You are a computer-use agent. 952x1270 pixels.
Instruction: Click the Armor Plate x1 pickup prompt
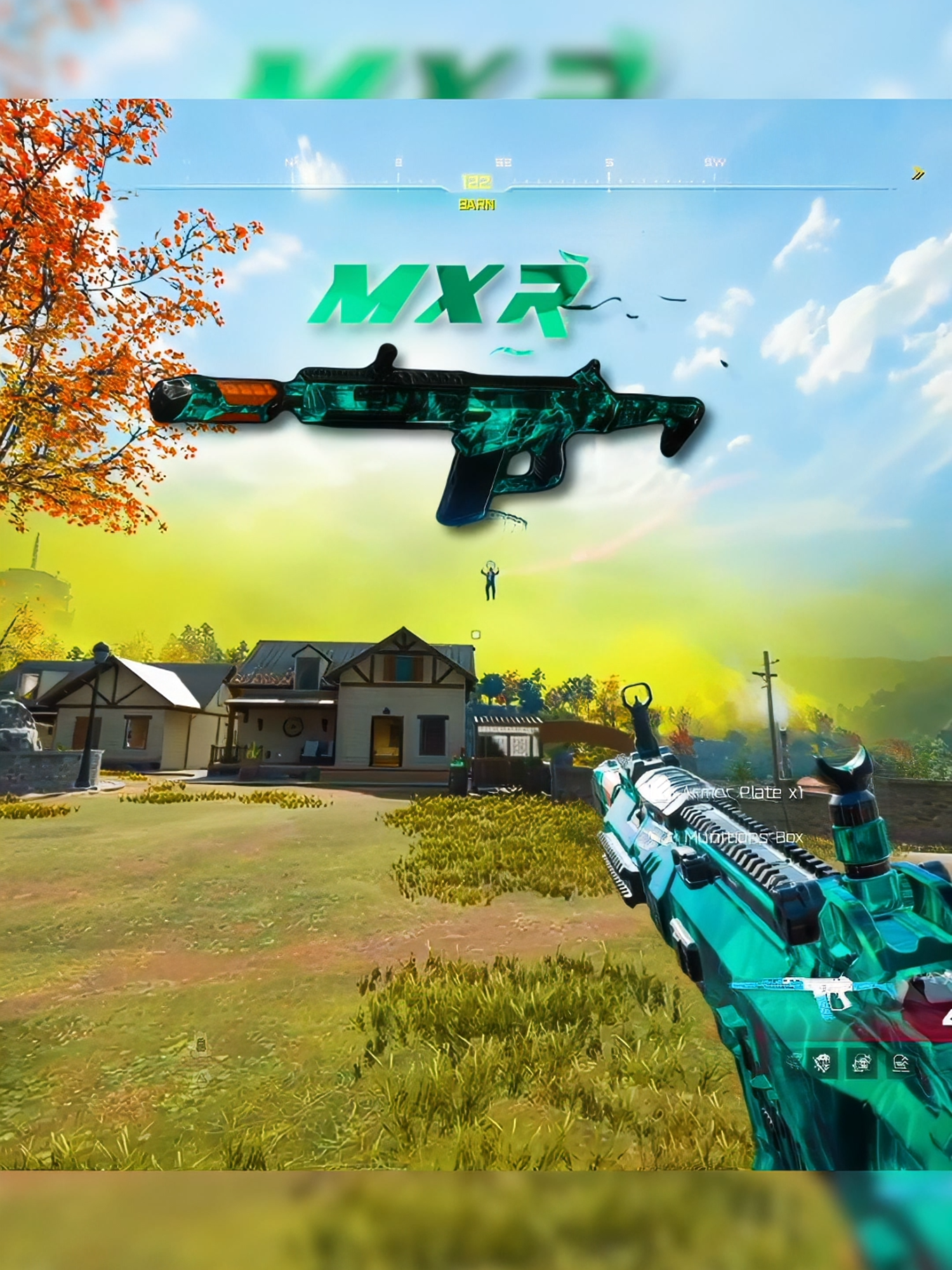click(x=743, y=792)
